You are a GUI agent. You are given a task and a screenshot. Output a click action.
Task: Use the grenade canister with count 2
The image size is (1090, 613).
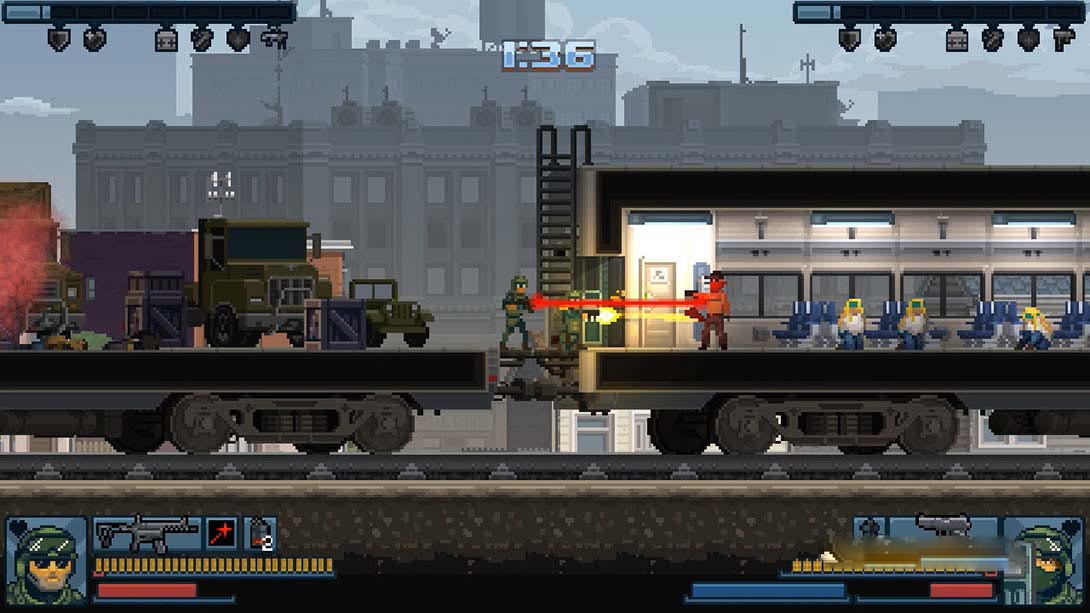click(x=260, y=535)
